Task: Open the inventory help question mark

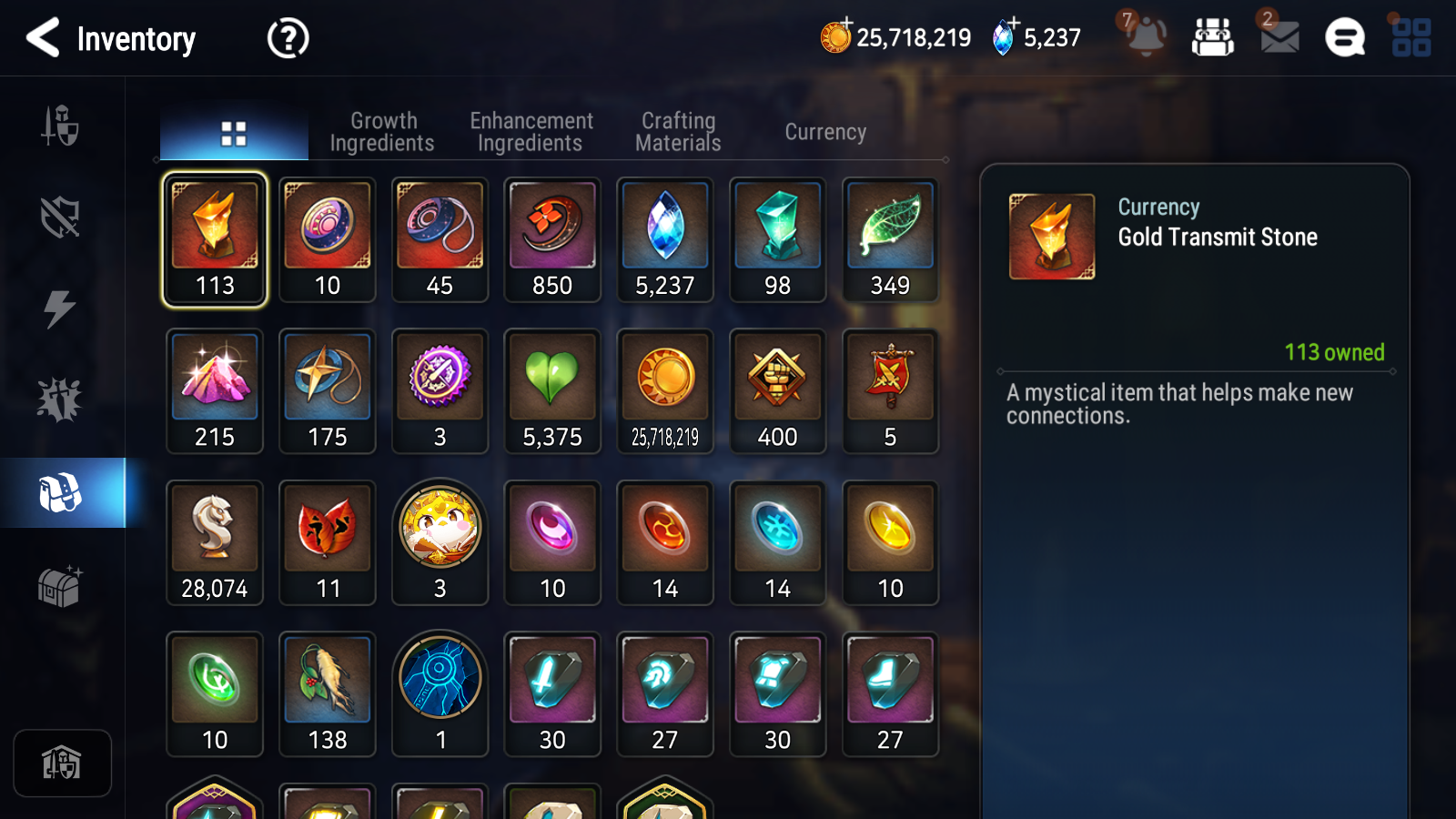Action: [x=288, y=38]
